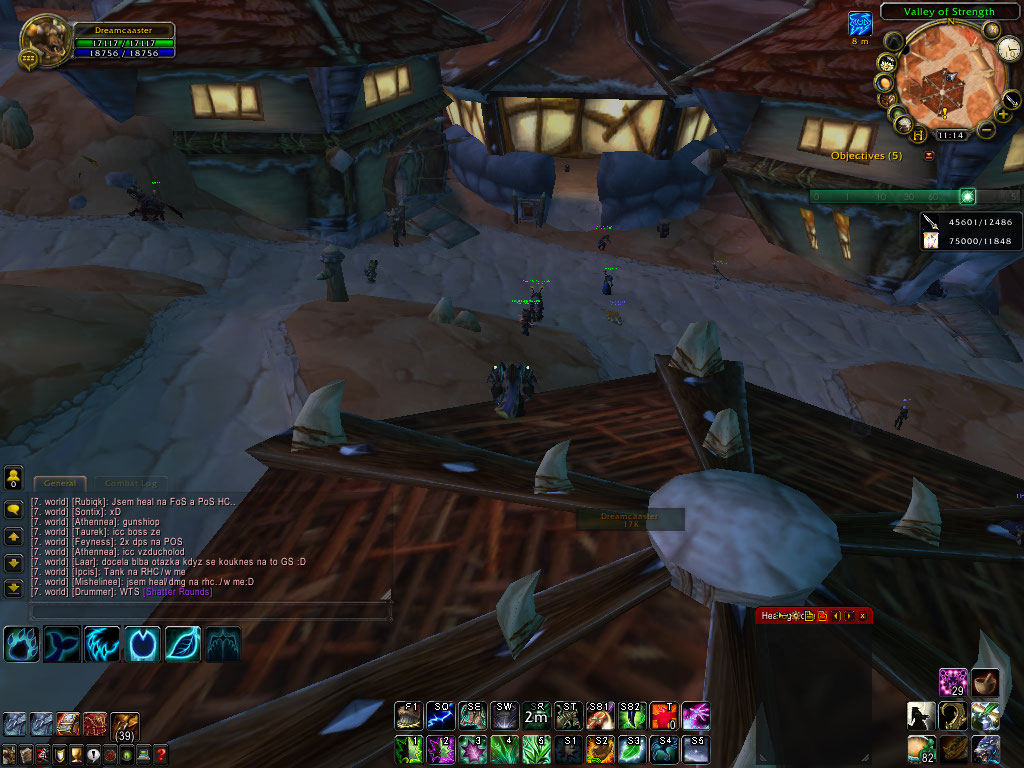The image size is (1024, 768).
Task: Expand the Objectives tracker arrow
Action: tap(929, 156)
